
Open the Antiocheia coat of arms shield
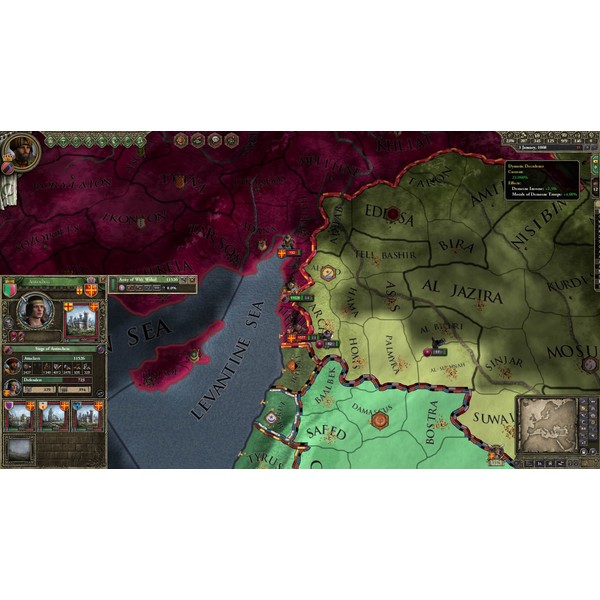(11, 290)
